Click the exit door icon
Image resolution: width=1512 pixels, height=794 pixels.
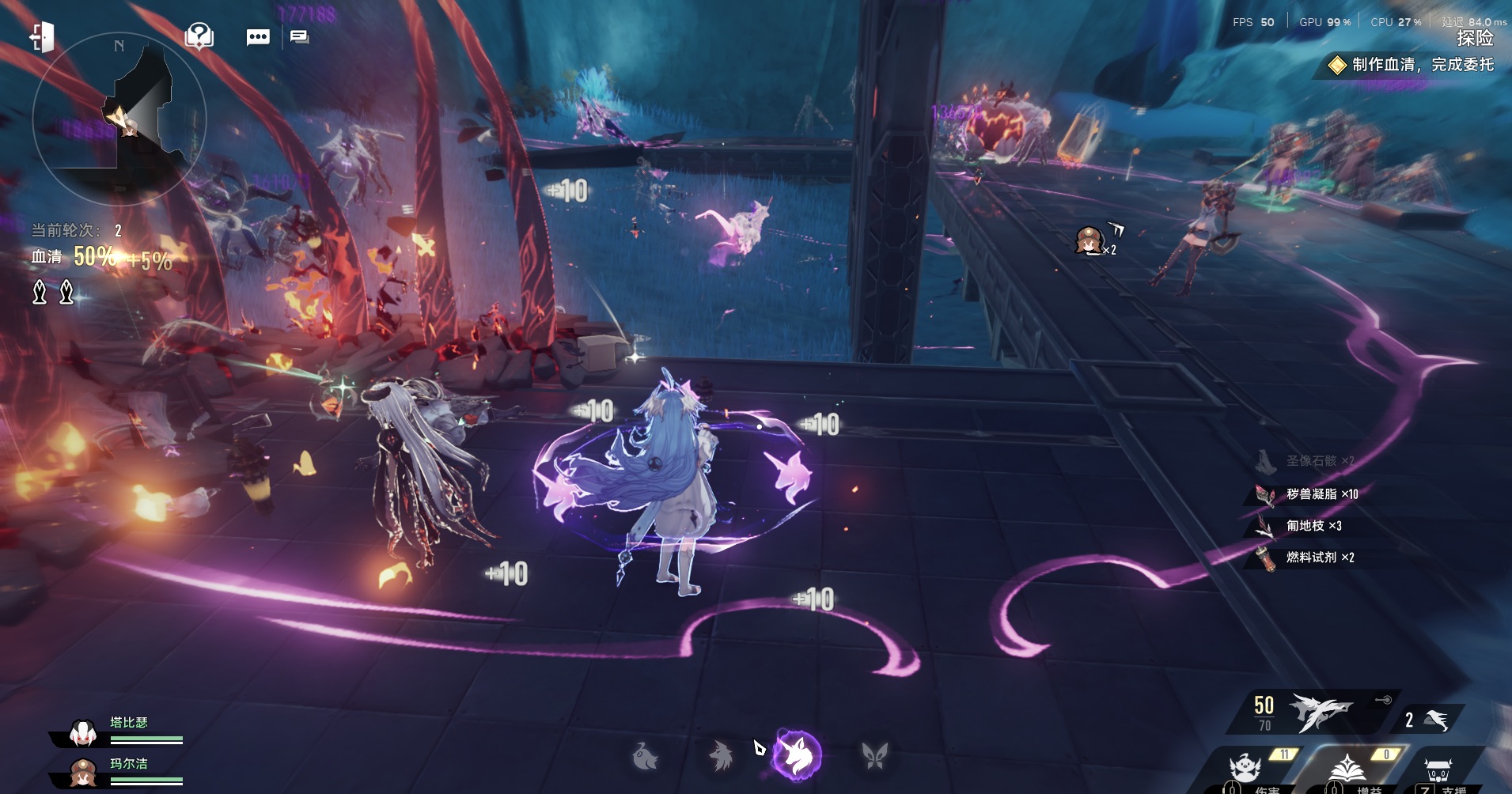(42, 36)
